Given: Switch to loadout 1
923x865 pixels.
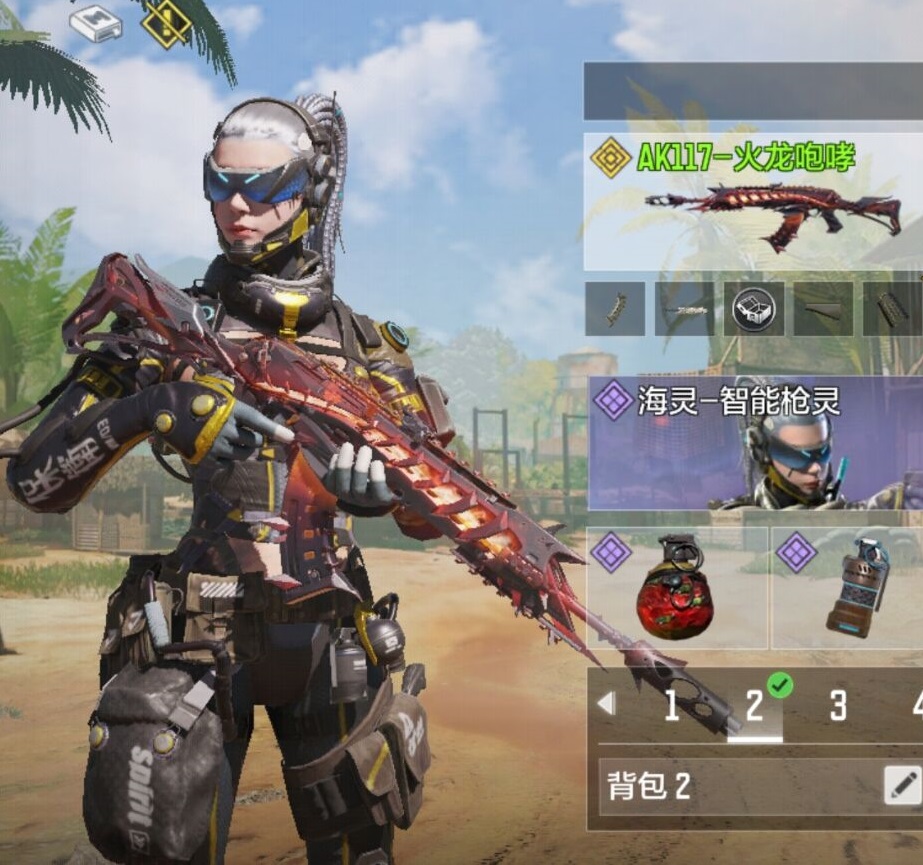Looking at the screenshot, I should click(x=672, y=707).
